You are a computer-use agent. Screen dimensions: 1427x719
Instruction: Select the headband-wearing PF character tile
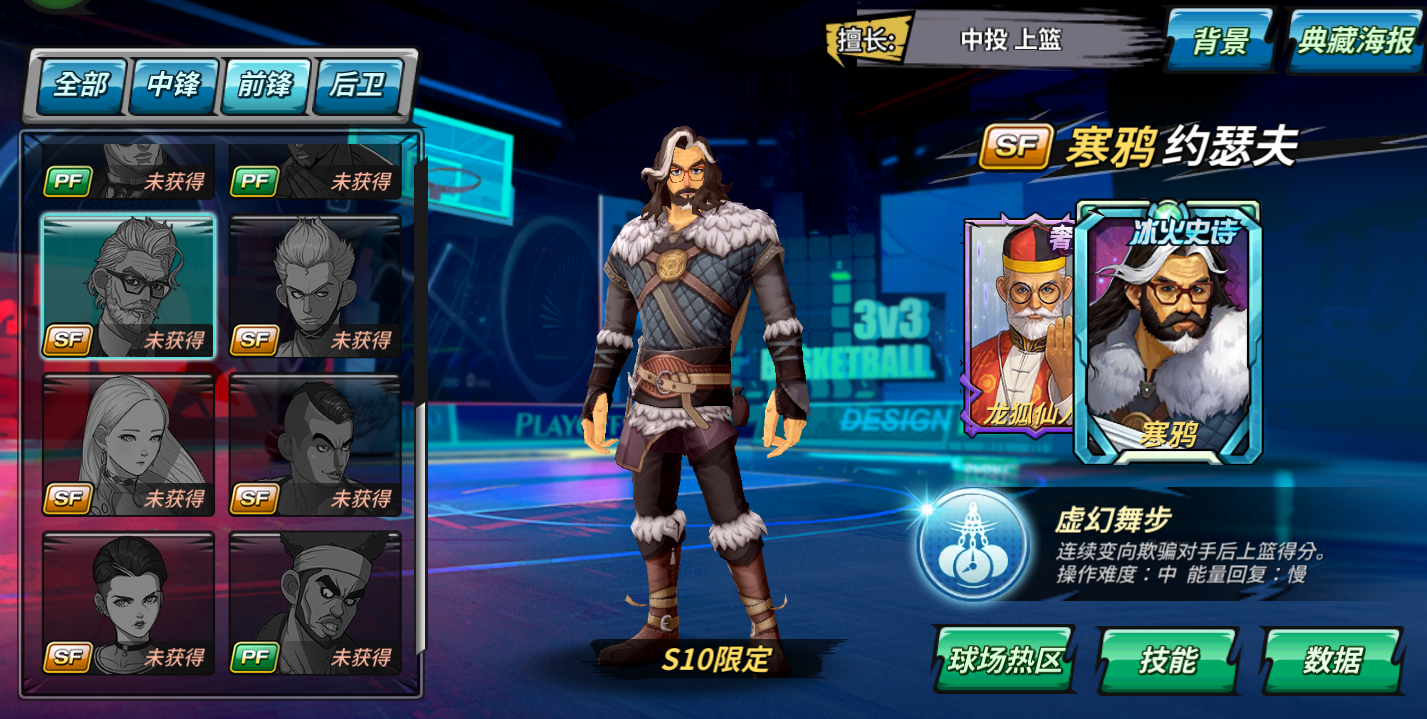tap(315, 603)
